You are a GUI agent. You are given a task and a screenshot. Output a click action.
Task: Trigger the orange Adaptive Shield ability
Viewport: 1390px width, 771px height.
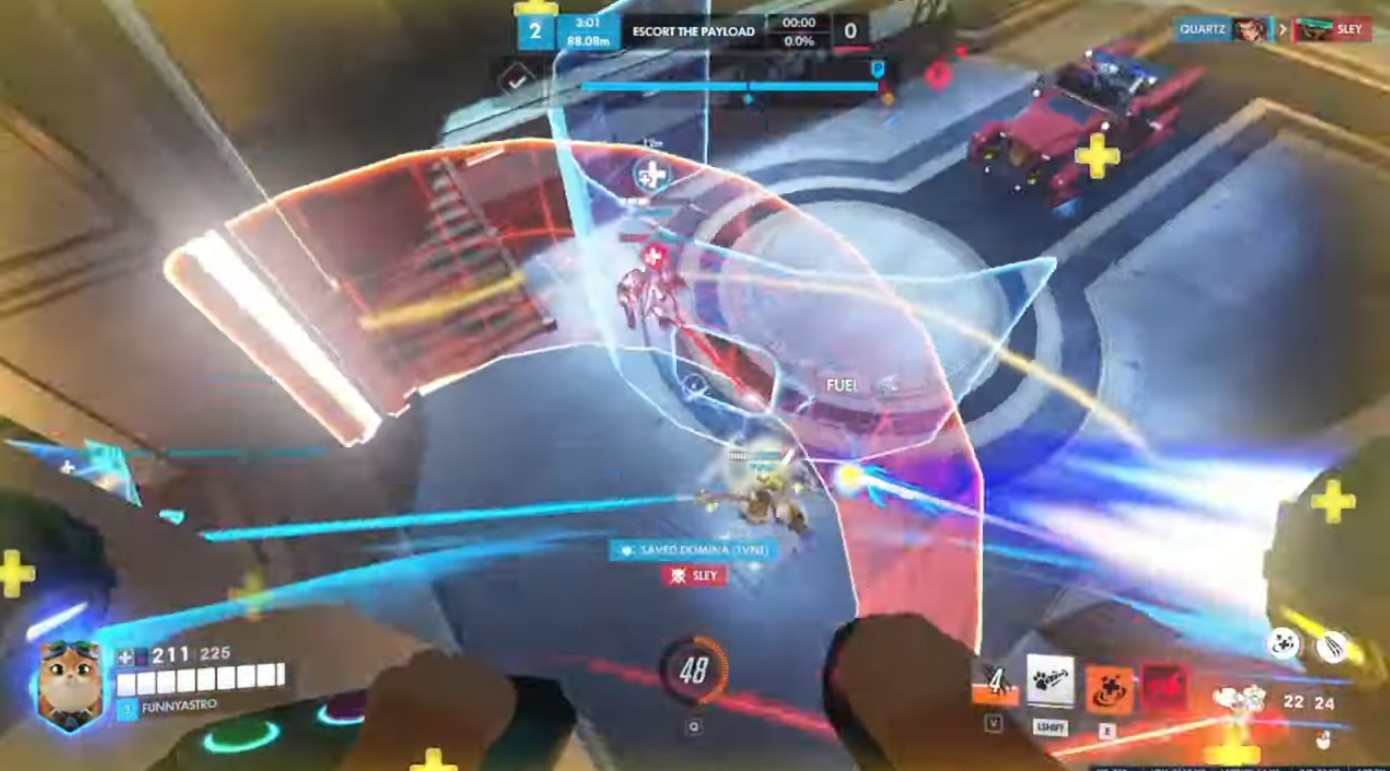click(x=1108, y=688)
